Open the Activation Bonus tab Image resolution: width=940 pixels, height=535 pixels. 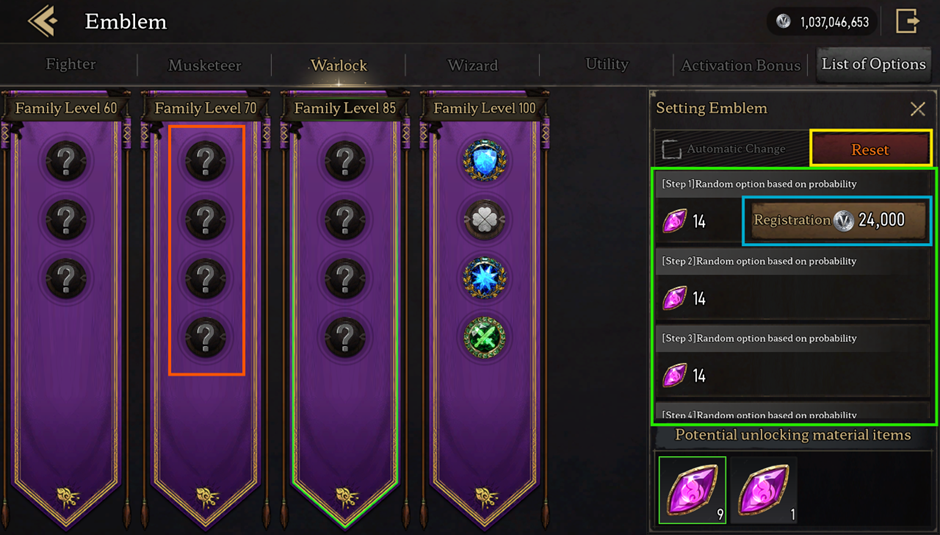(x=741, y=65)
